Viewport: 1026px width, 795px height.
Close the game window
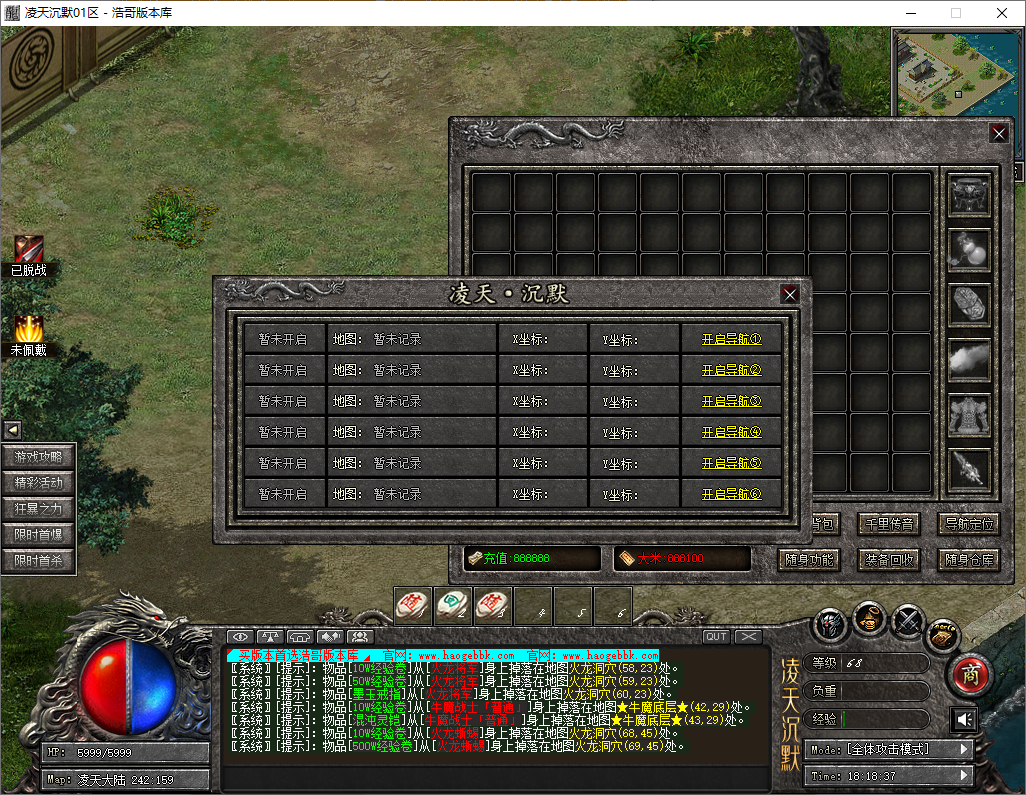click(1001, 13)
